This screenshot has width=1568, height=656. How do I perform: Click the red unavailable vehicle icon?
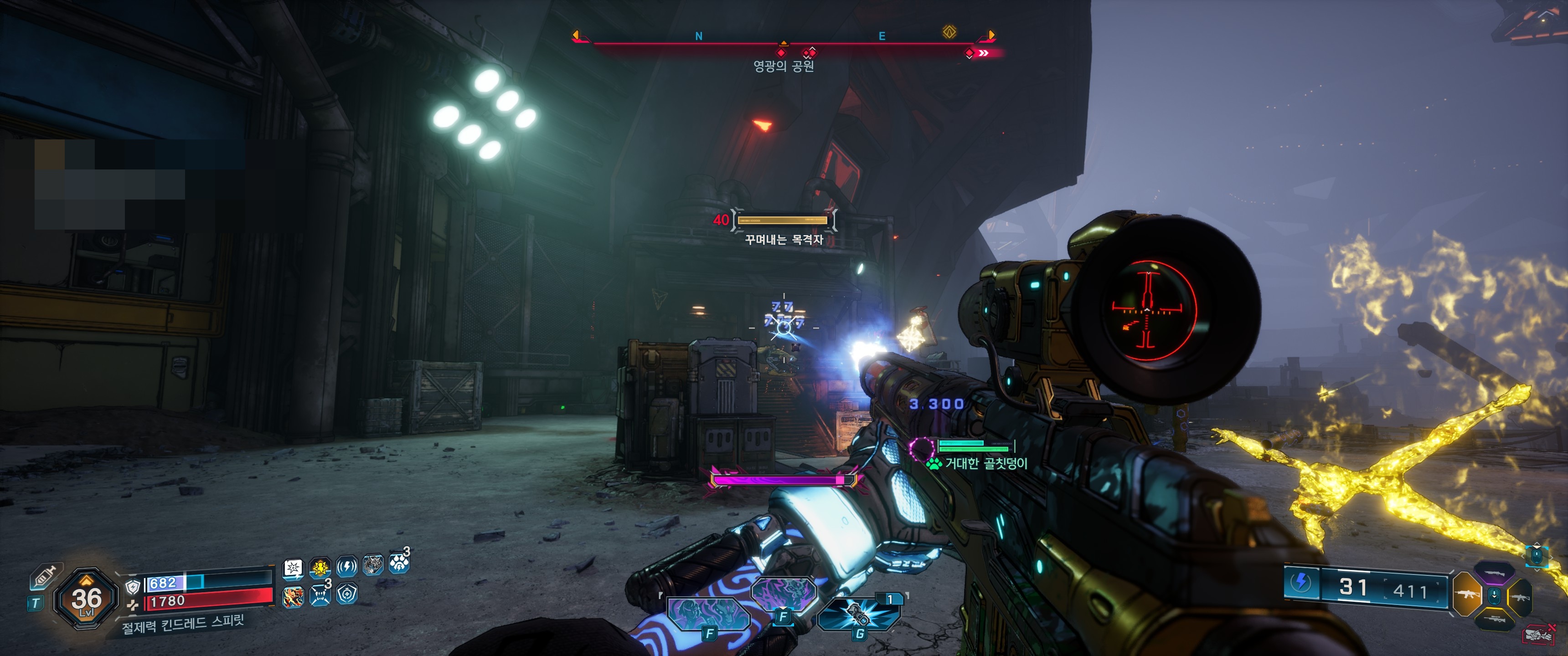point(1538,635)
